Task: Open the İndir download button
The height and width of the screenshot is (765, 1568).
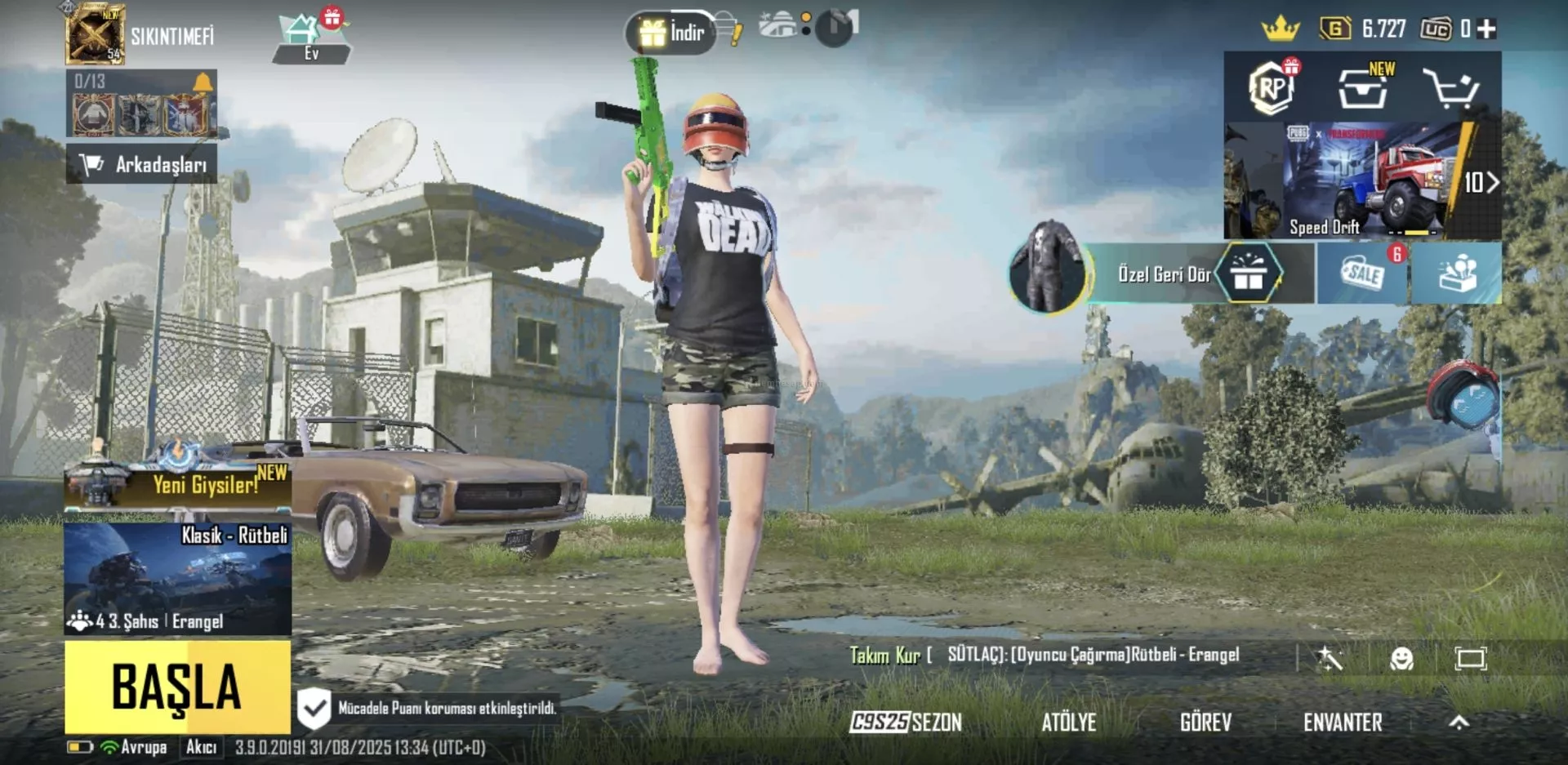Action: point(672,33)
